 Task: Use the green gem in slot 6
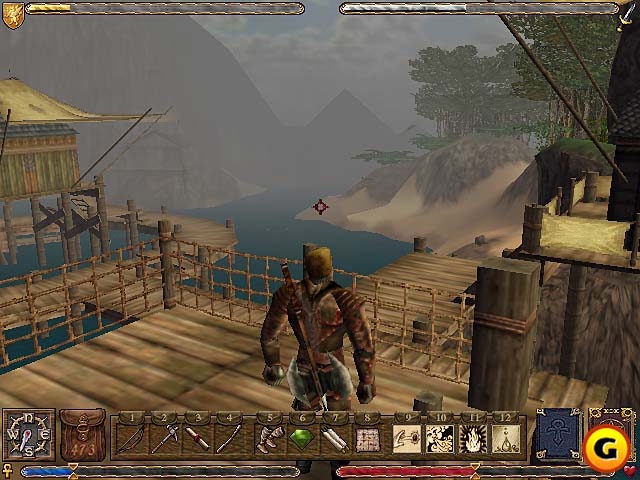(x=302, y=438)
